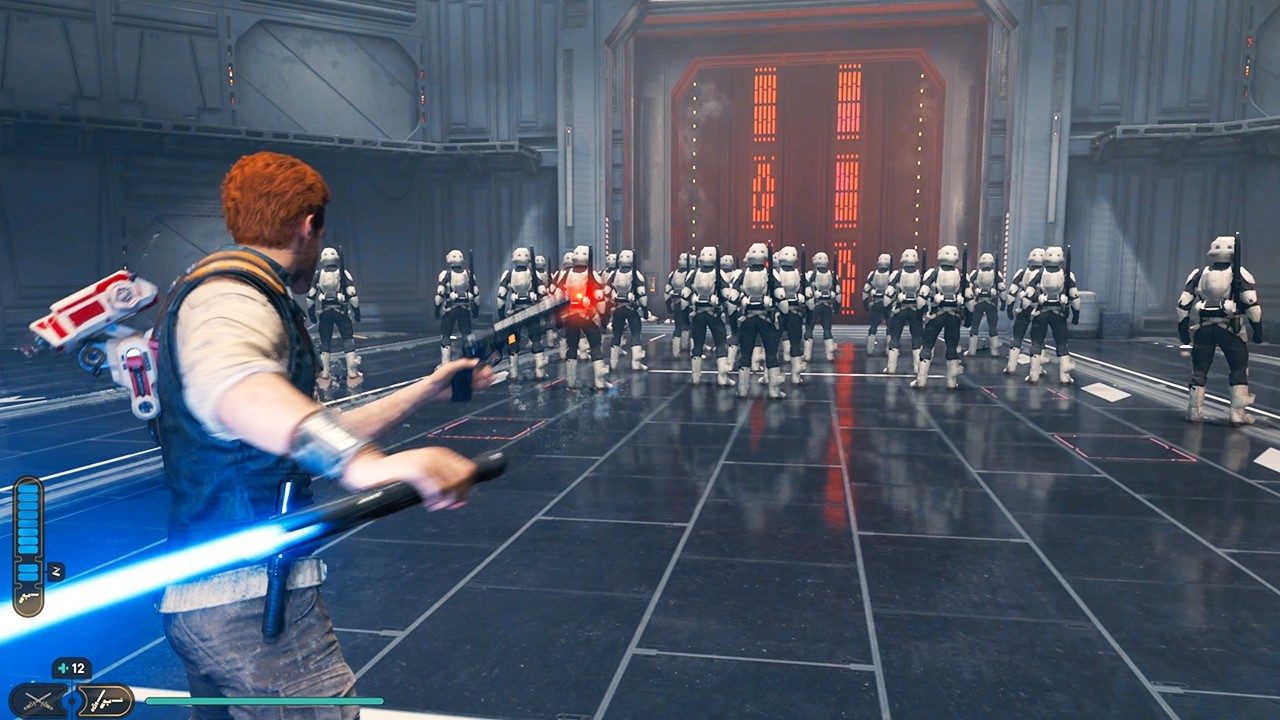
Task: Click the circular divider between the stance icons
Action: coord(72,699)
